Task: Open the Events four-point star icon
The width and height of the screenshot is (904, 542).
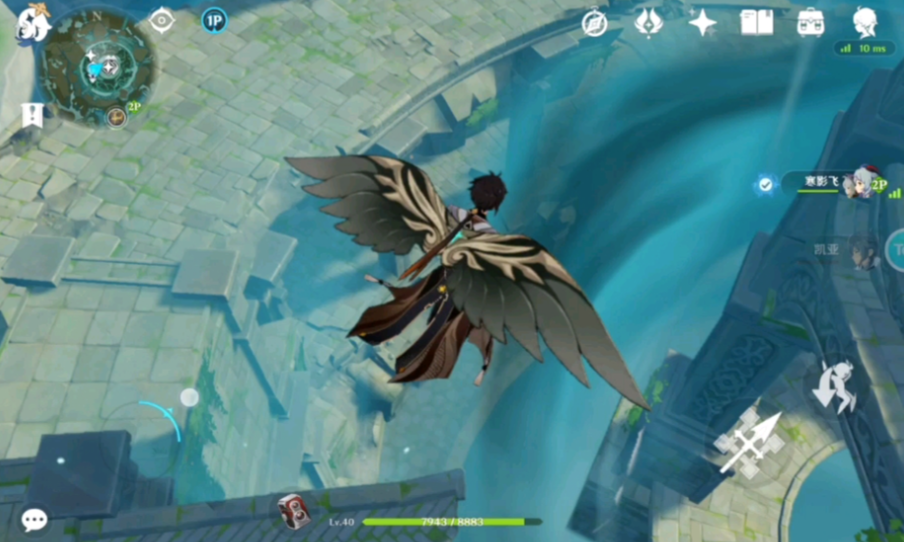Action: 702,22
